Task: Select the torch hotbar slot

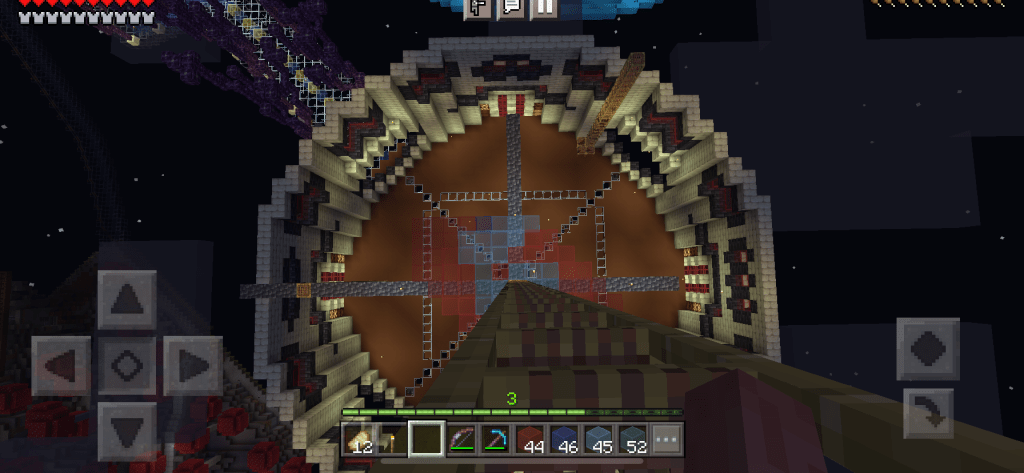Action: pyautogui.click(x=394, y=440)
